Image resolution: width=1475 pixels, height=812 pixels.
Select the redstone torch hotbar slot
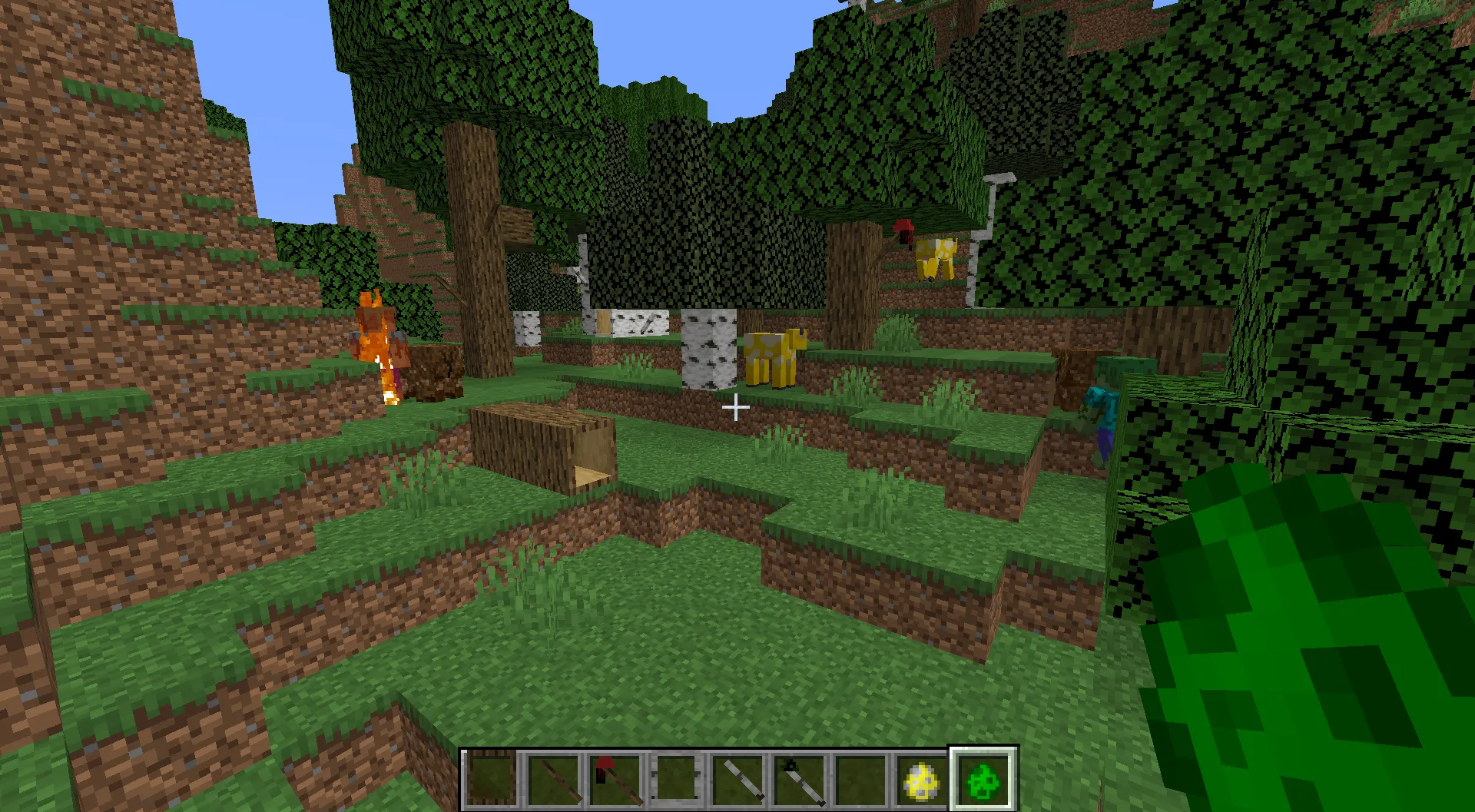(x=613, y=780)
